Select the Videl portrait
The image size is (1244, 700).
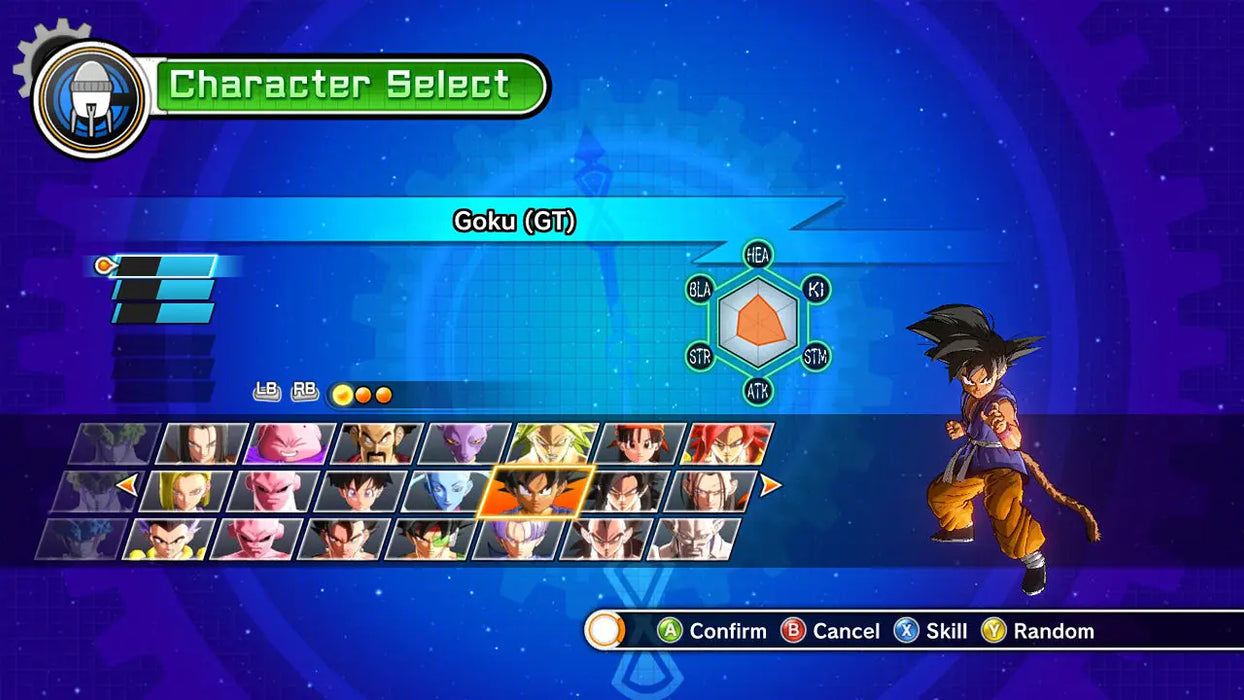360,491
